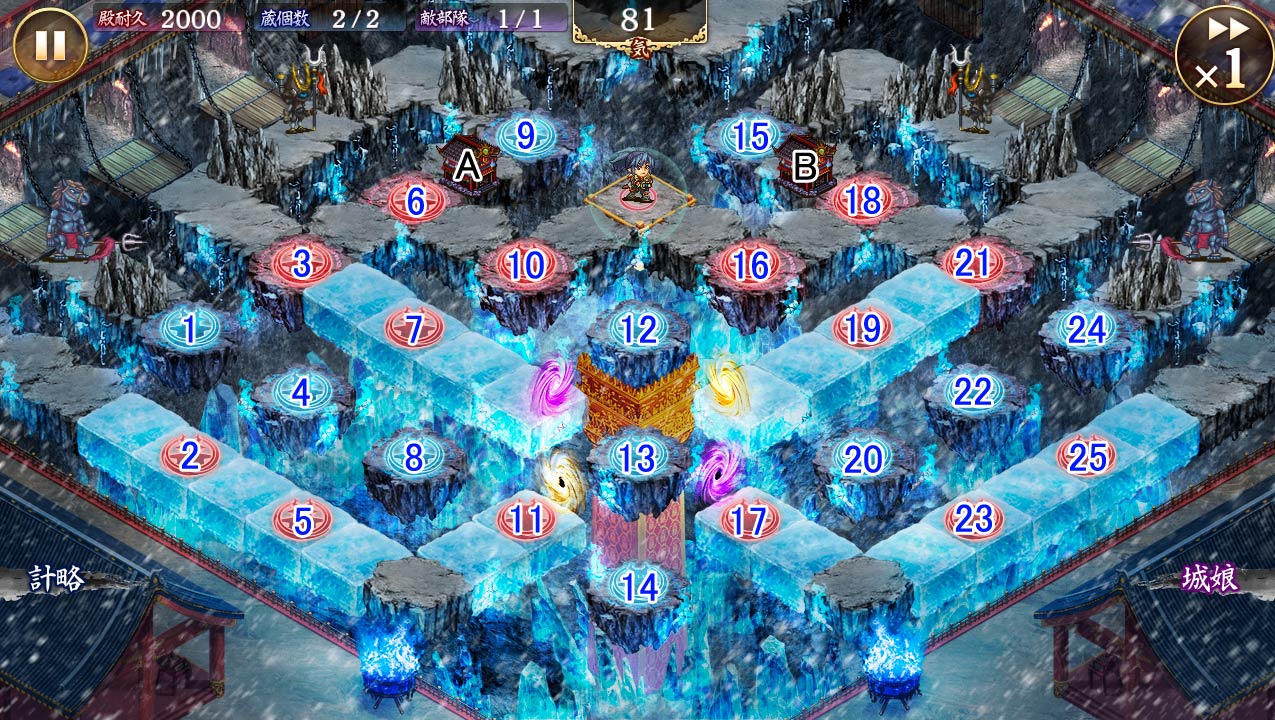This screenshot has width=1275, height=720.
Task: Select red placement tile 18
Action: [x=862, y=200]
